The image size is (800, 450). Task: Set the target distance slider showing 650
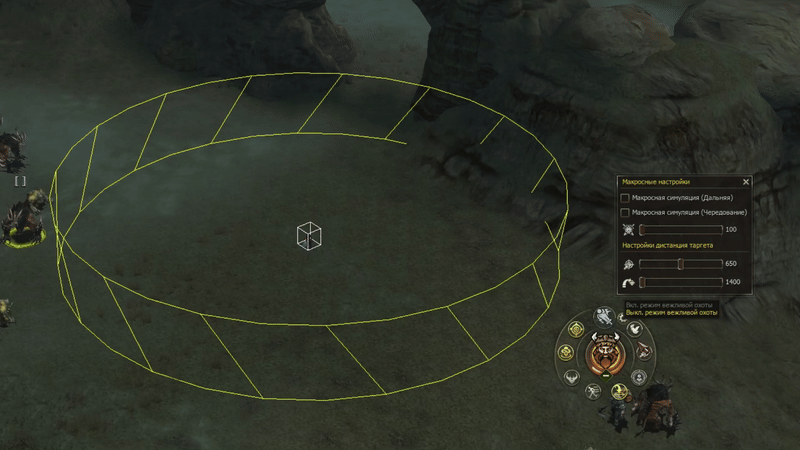pyautogui.click(x=680, y=264)
